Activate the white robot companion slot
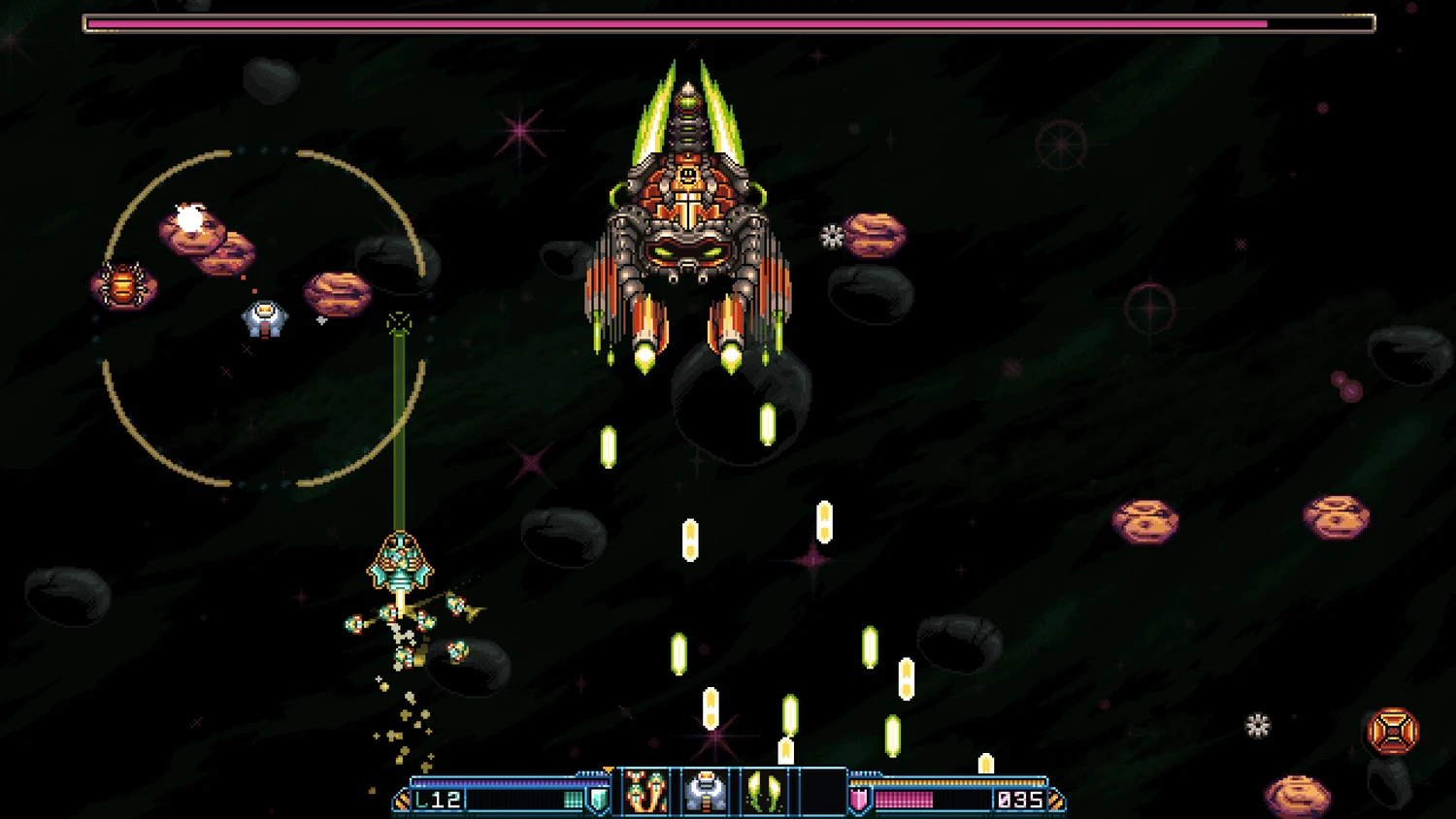Image resolution: width=1456 pixels, height=819 pixels. tap(706, 791)
